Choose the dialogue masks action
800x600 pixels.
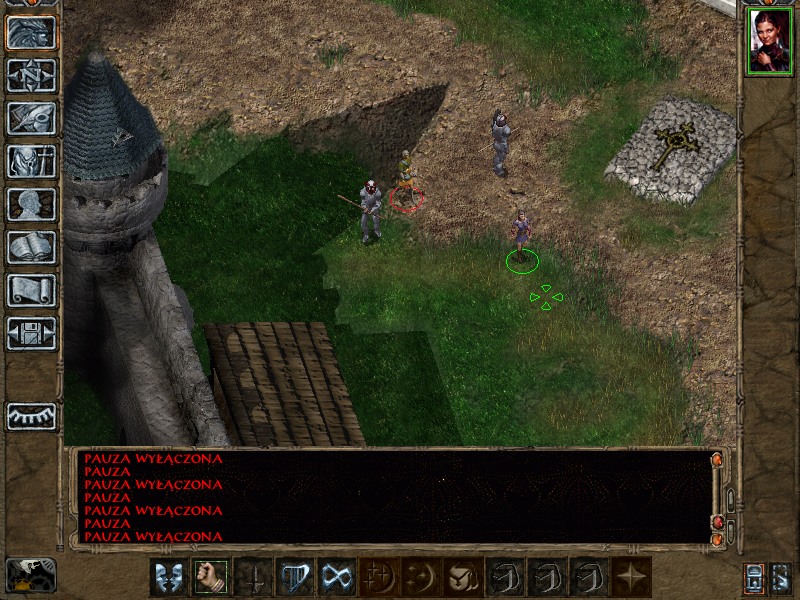(168, 577)
